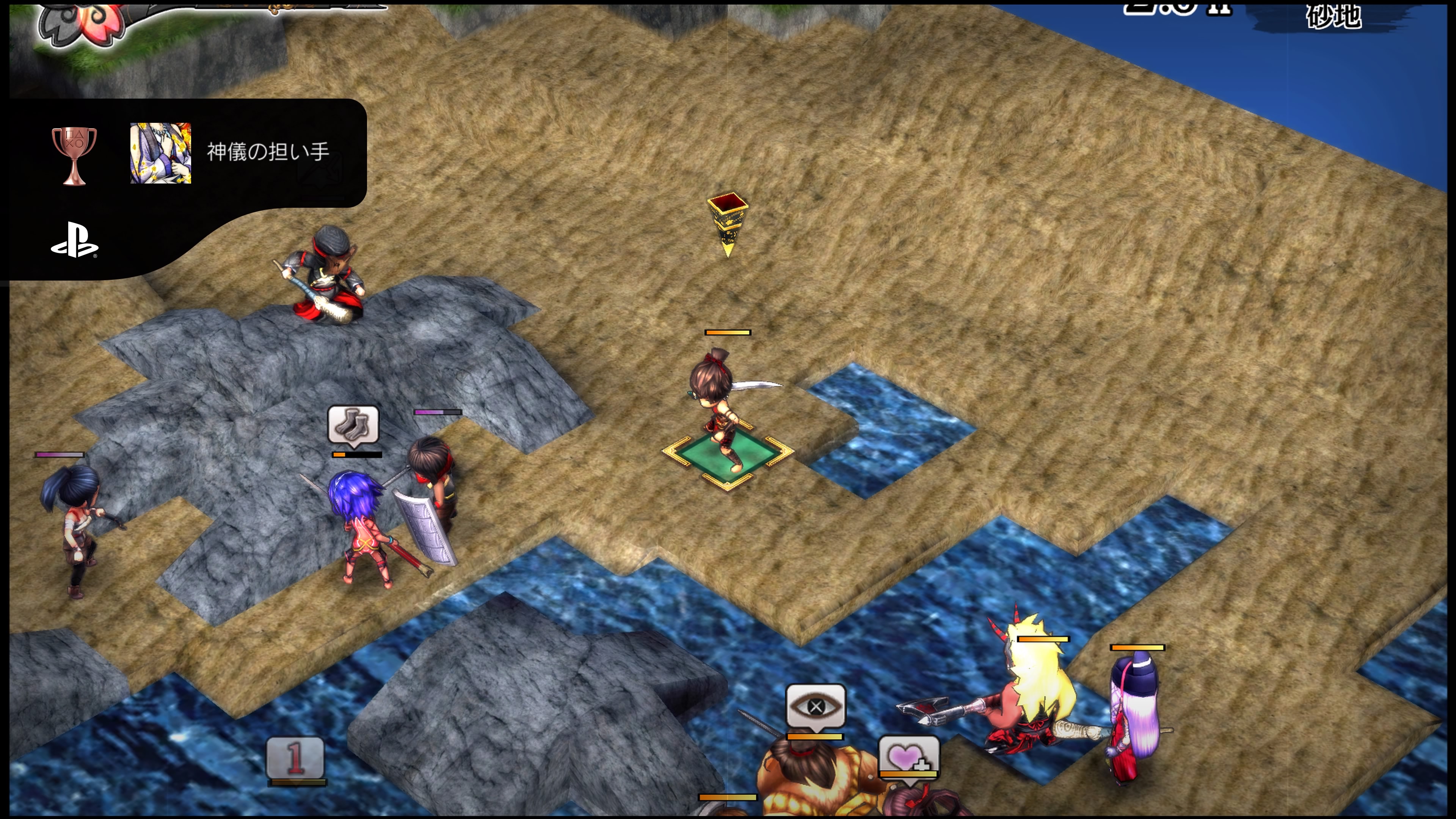1456x819 pixels.
Task: Click the crossed-out eye status bubble
Action: pyautogui.click(x=816, y=706)
